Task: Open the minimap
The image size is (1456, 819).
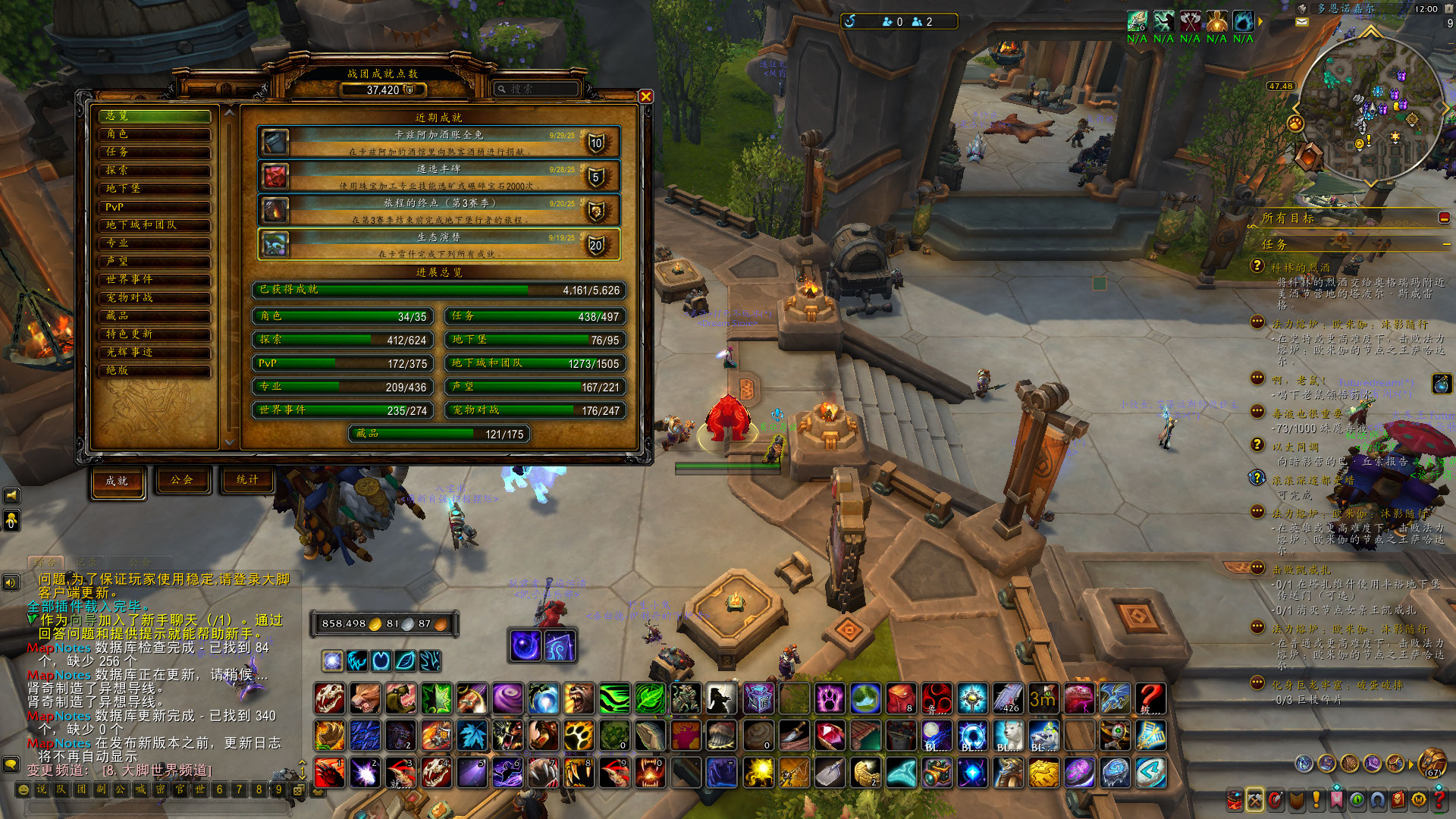Action: (1371, 106)
